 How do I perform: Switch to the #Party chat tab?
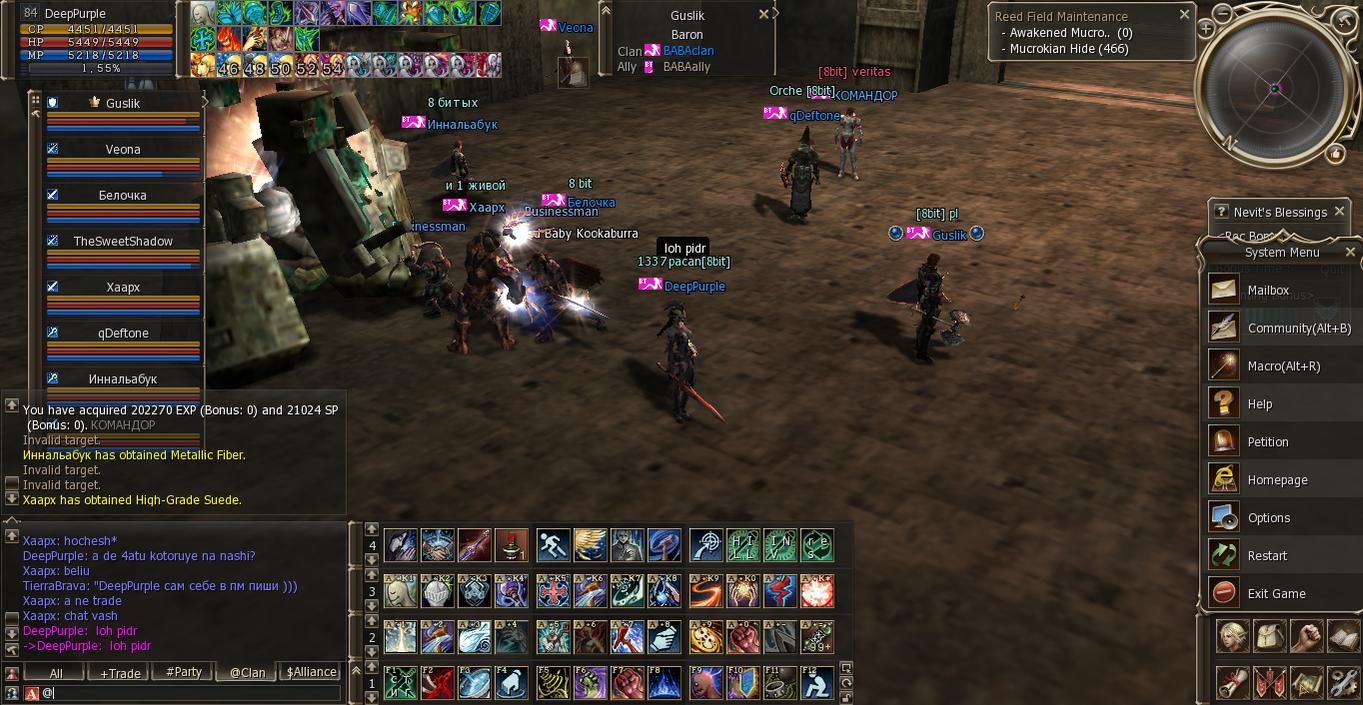(184, 673)
